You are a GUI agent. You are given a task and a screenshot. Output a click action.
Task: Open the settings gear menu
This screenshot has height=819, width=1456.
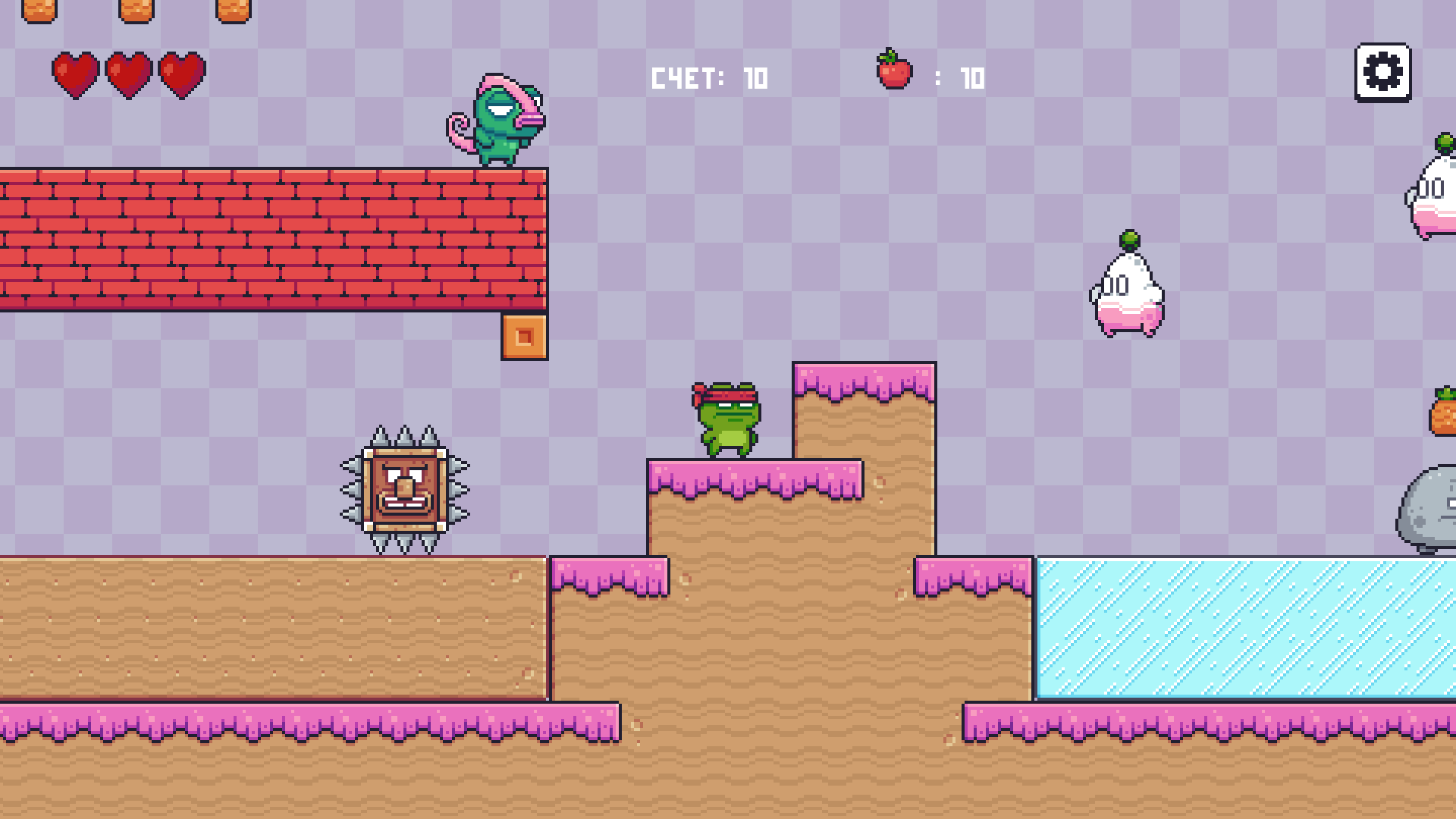(1384, 72)
